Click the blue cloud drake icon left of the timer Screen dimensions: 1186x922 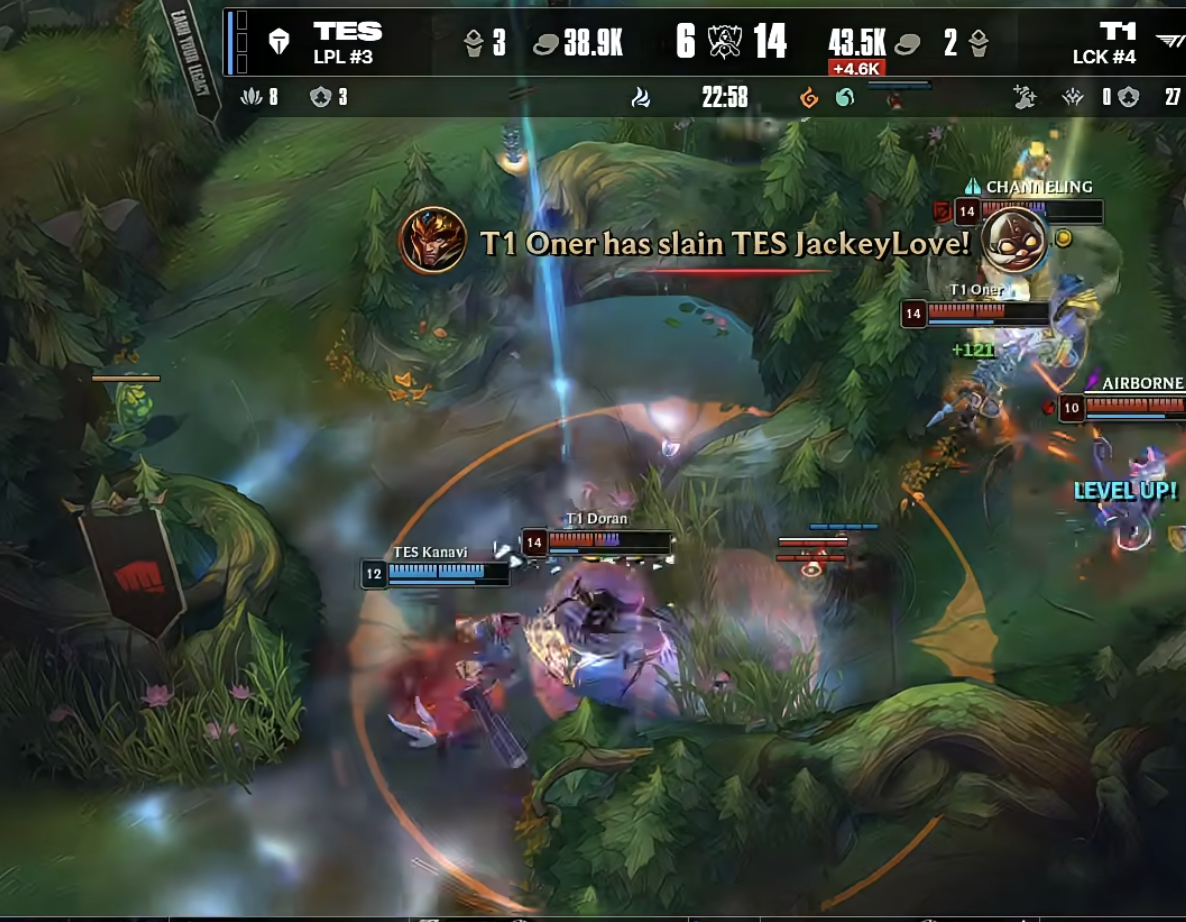[641, 97]
